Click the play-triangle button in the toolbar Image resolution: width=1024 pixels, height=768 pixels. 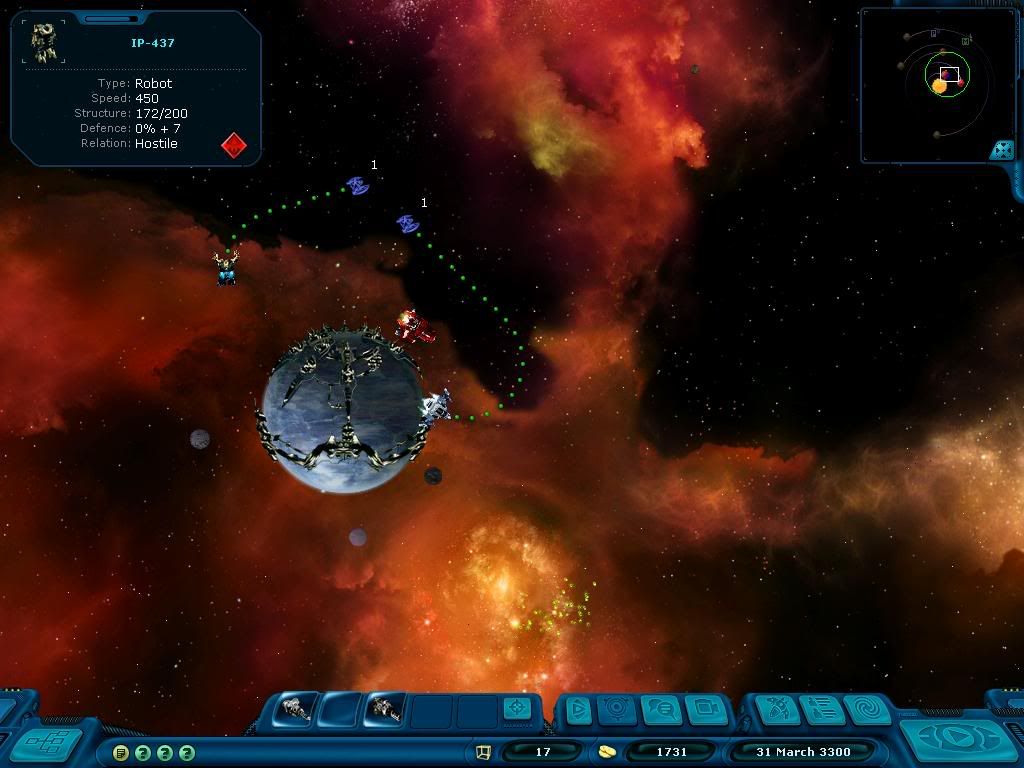(577, 709)
